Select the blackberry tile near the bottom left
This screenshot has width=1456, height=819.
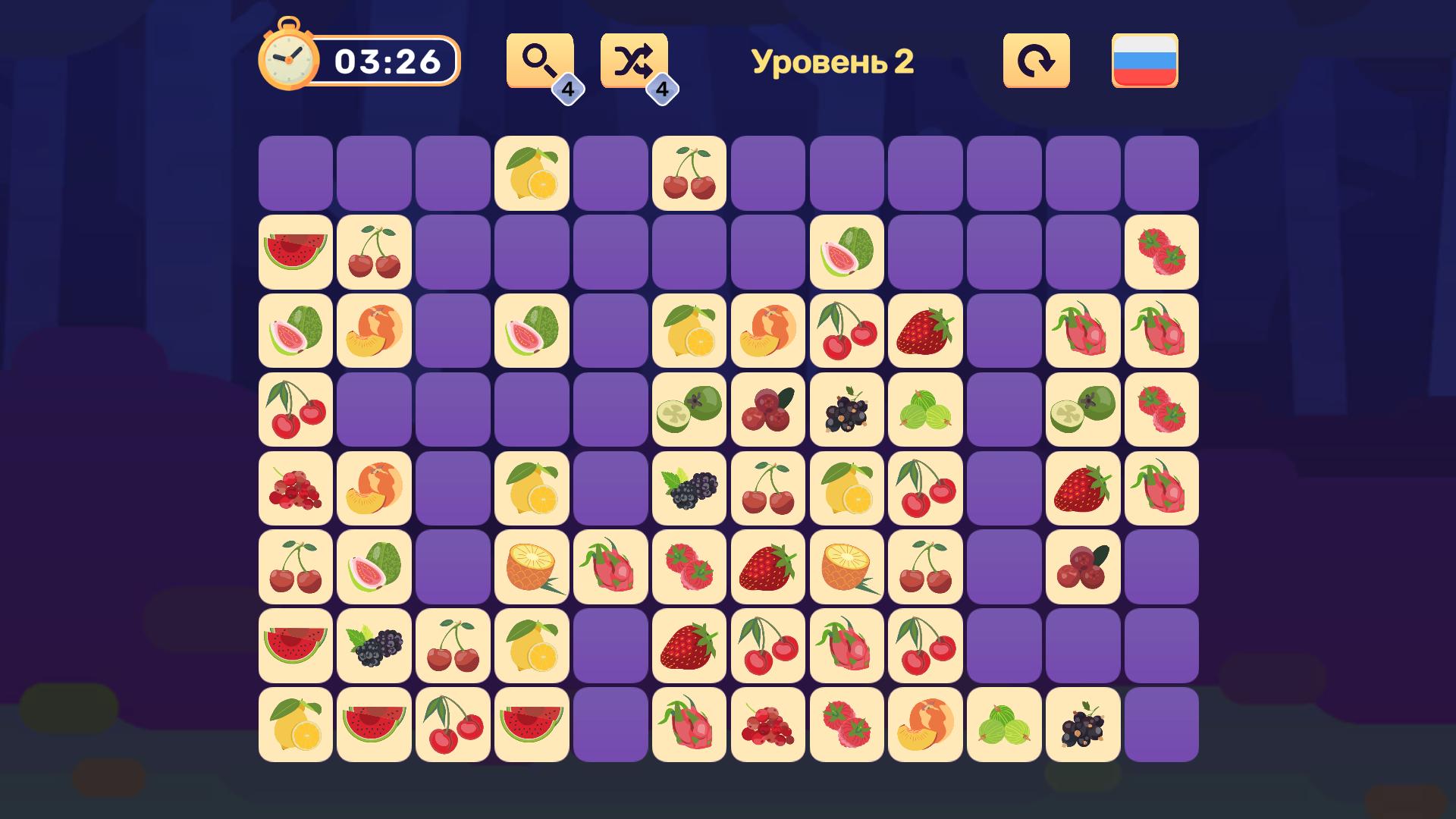373,647
